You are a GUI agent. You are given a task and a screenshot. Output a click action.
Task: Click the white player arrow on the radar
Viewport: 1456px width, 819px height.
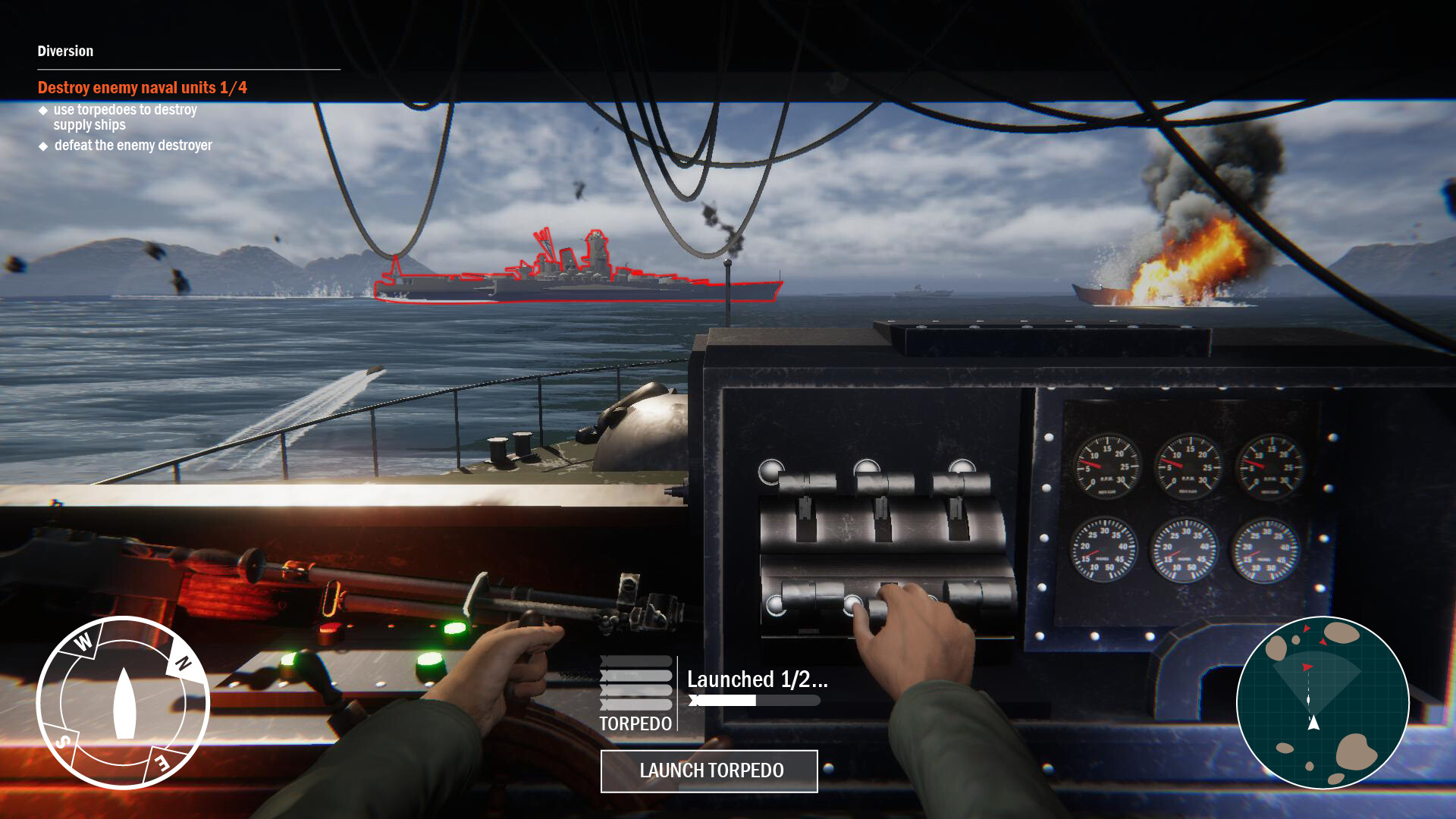click(x=1313, y=723)
